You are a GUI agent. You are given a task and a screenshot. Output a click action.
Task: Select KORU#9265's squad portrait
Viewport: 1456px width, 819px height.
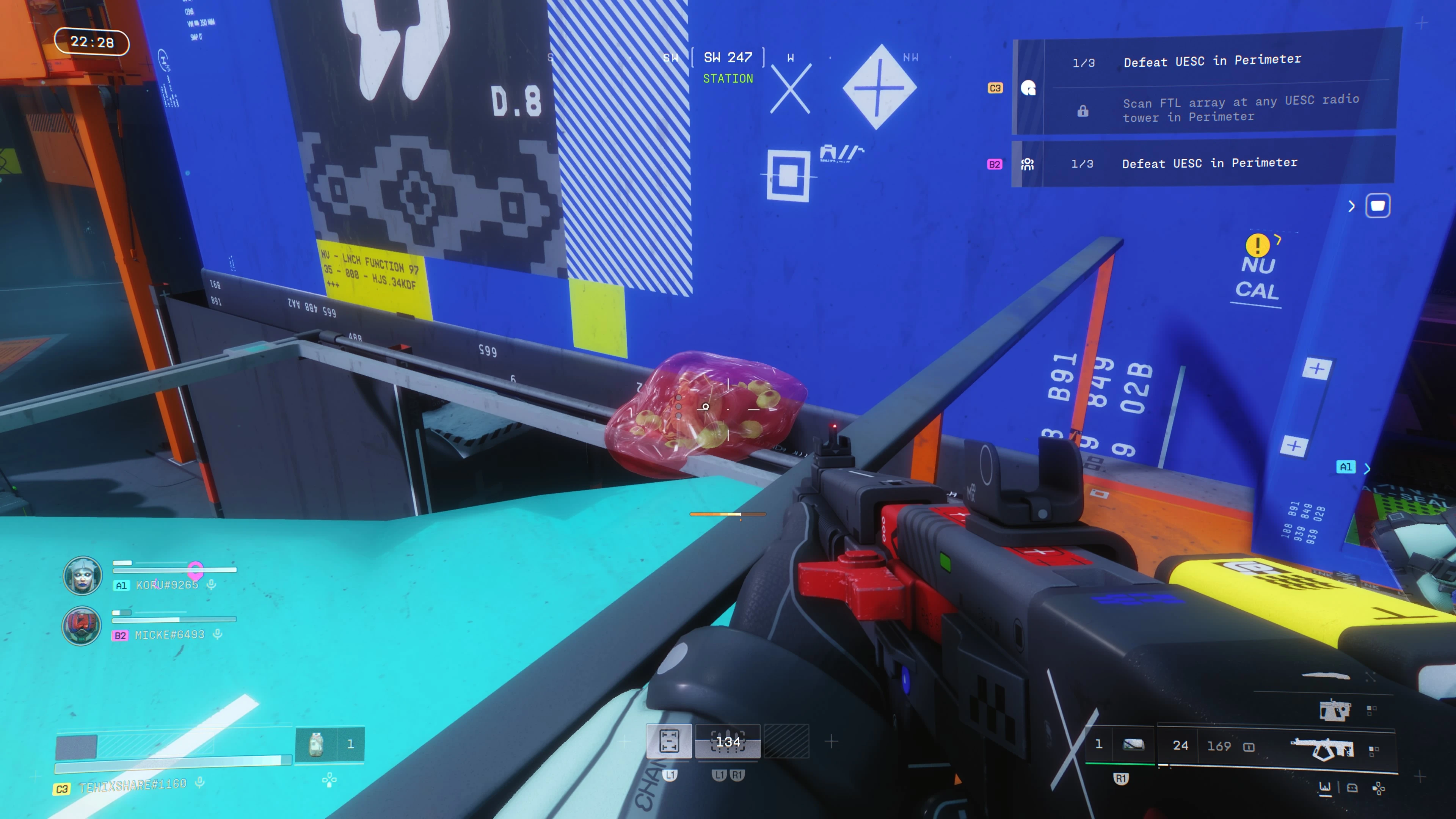[x=83, y=576]
